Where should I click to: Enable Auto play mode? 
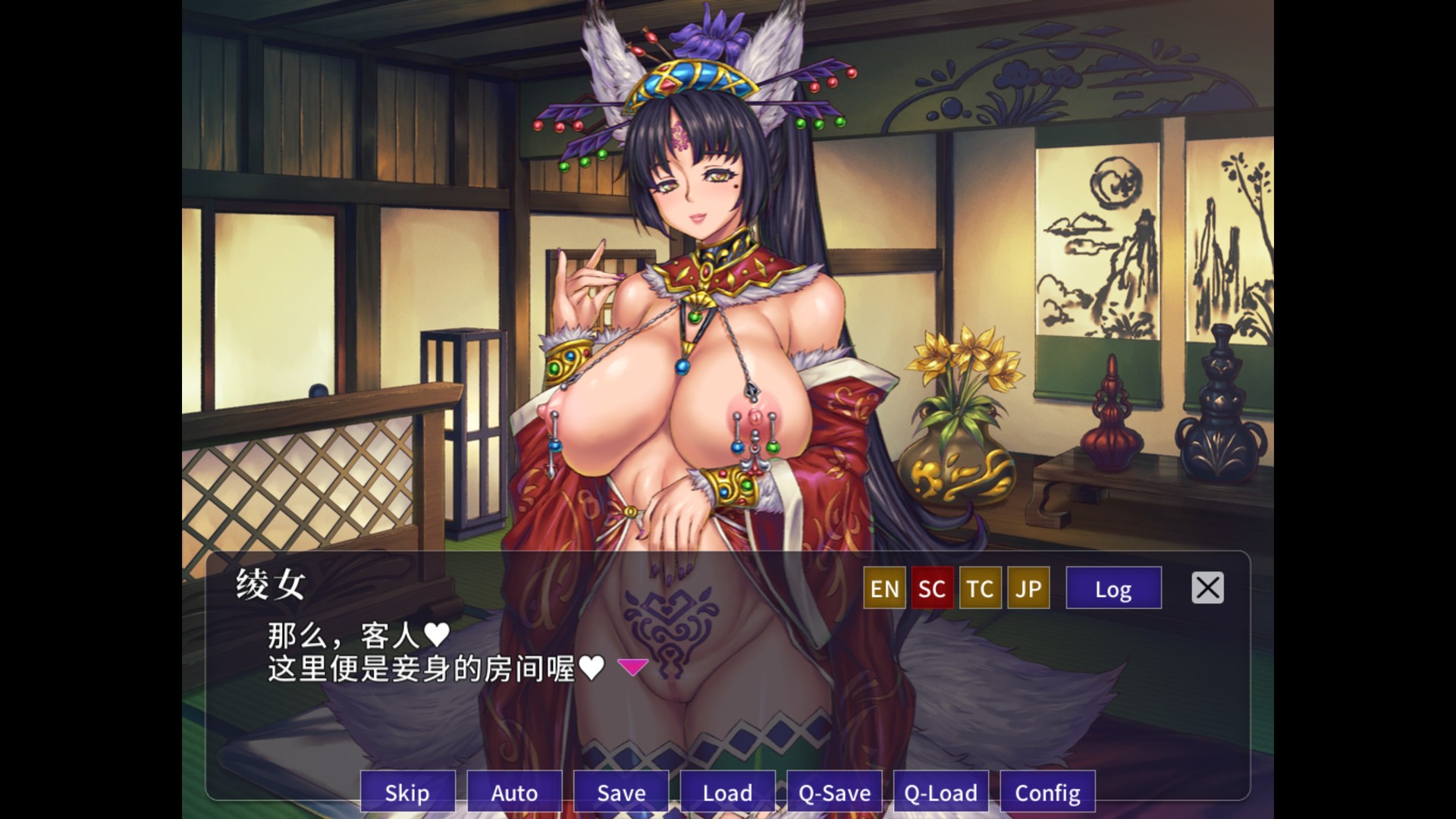click(514, 792)
